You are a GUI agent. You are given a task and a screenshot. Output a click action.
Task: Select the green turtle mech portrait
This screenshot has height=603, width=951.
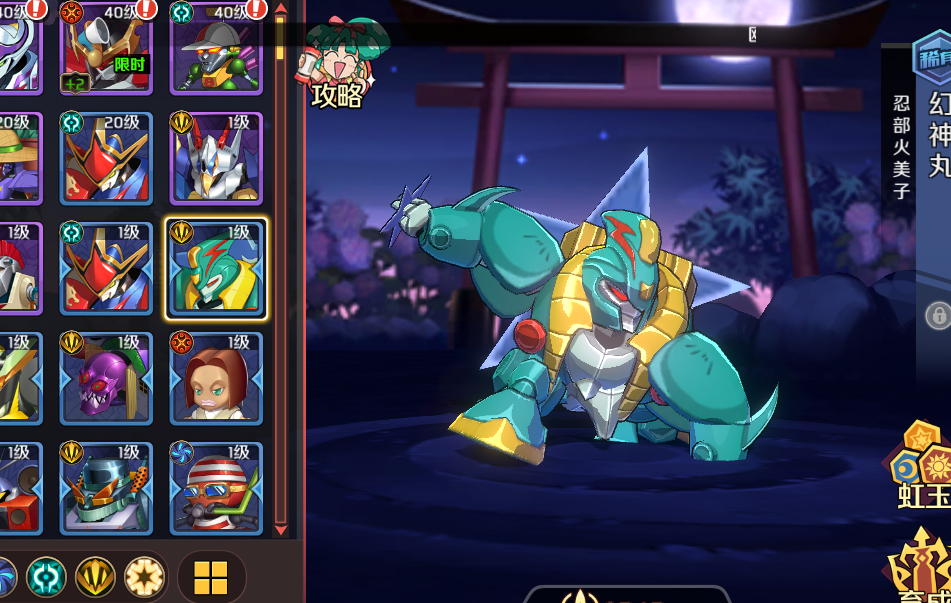tap(216, 269)
